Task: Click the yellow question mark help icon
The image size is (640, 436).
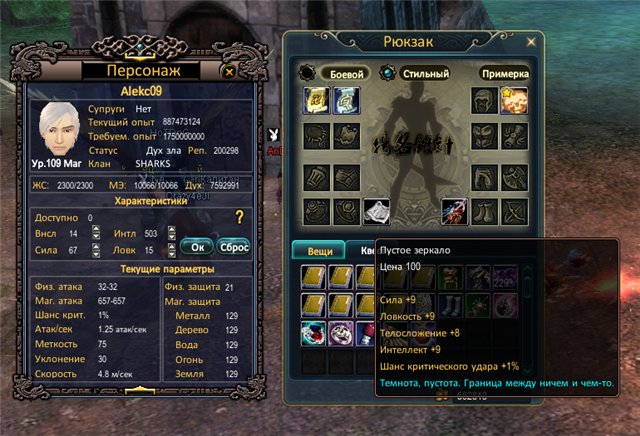Action: click(x=239, y=217)
